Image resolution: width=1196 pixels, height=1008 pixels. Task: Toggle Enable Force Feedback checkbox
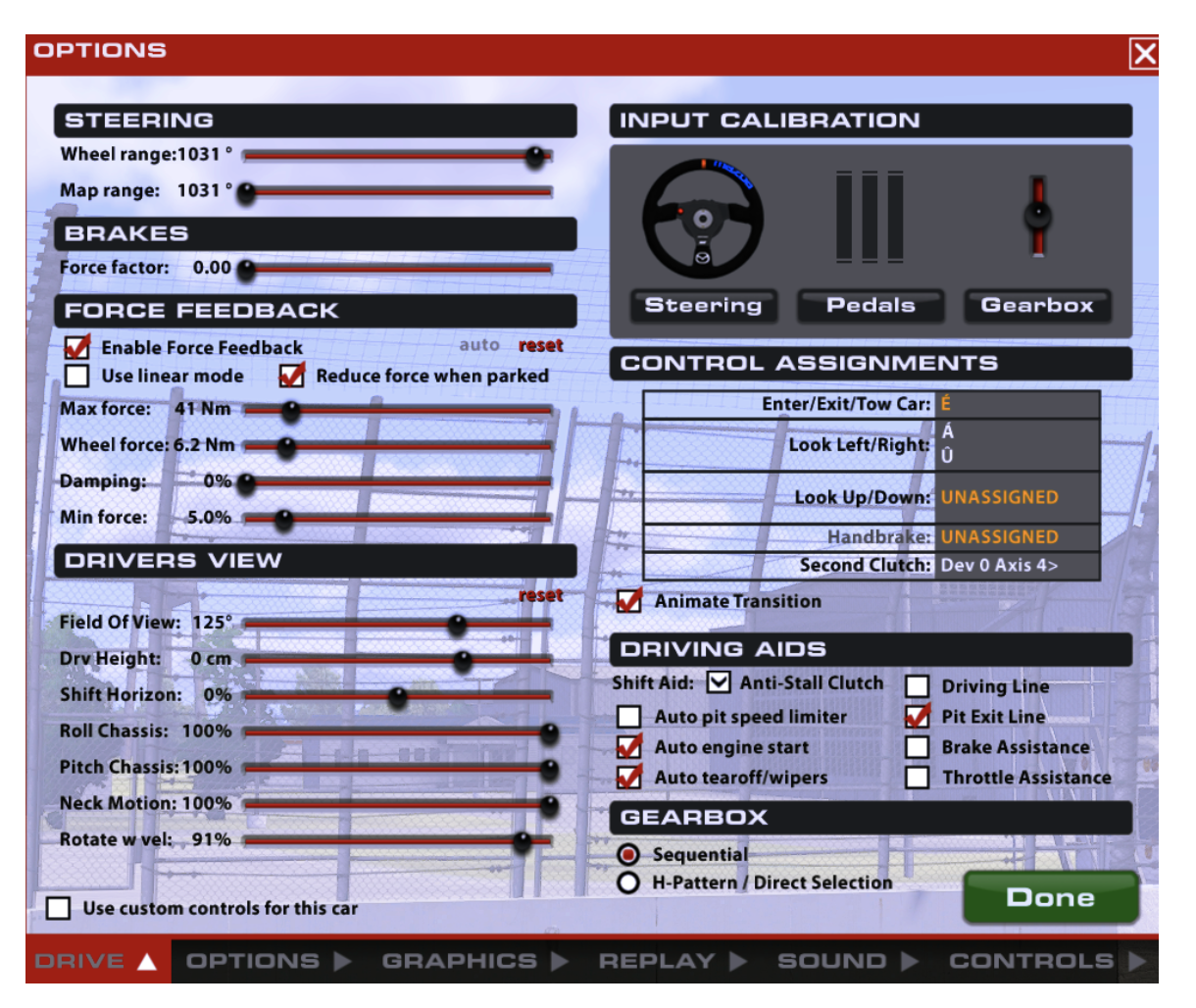76,348
